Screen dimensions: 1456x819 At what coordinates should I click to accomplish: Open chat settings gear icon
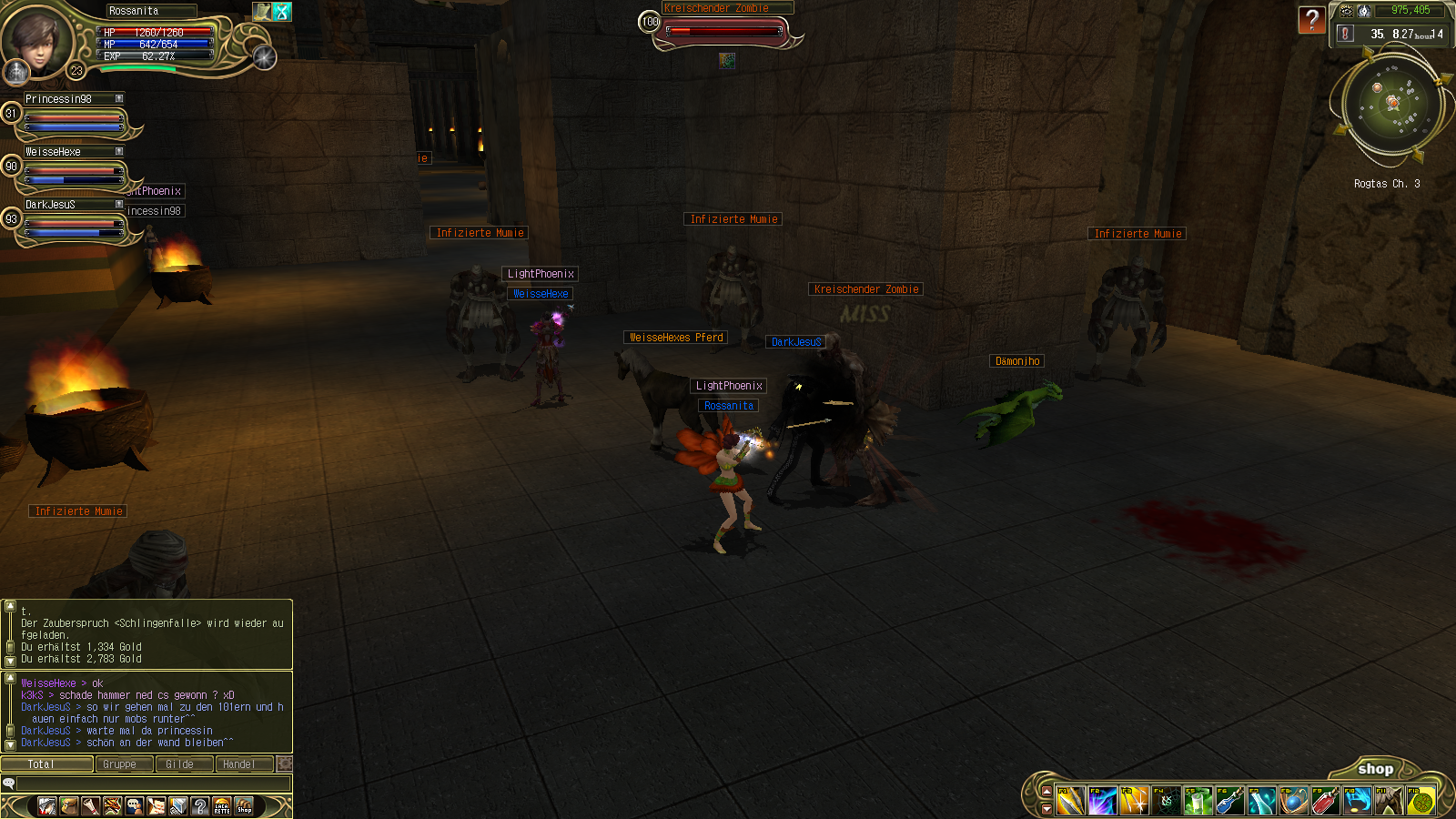[285, 764]
